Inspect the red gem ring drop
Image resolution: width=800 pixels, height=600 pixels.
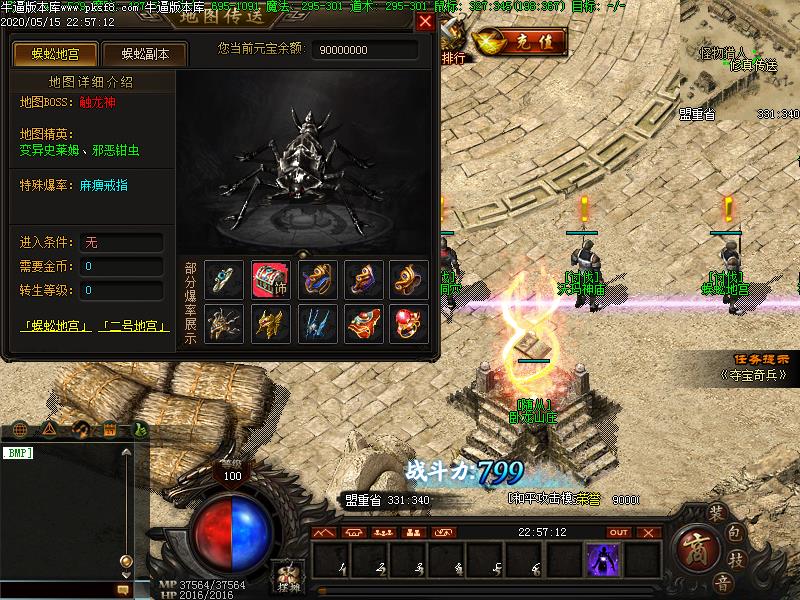[x=408, y=322]
